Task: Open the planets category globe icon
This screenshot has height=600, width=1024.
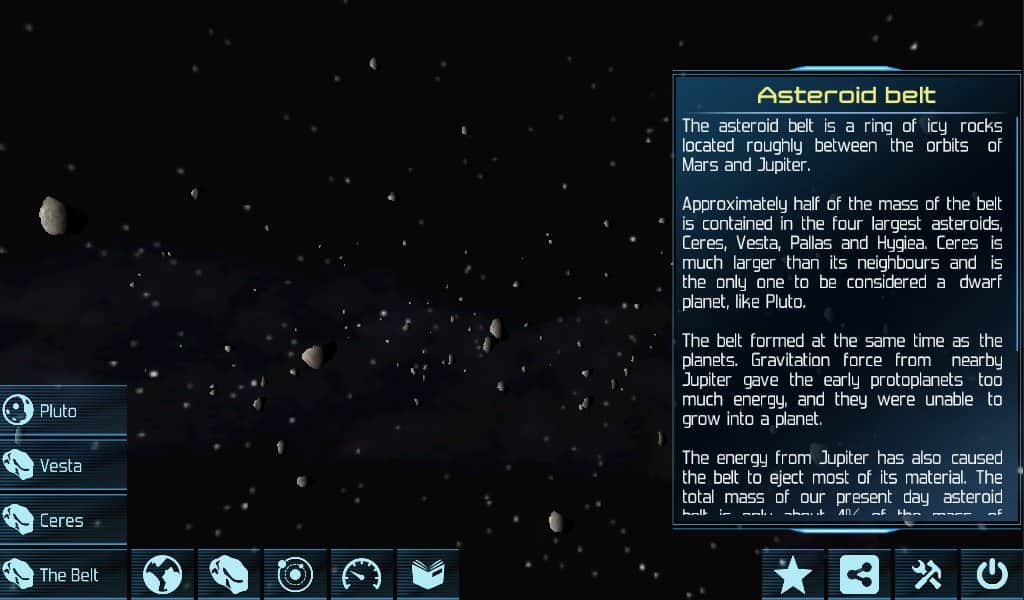Action: [x=162, y=575]
